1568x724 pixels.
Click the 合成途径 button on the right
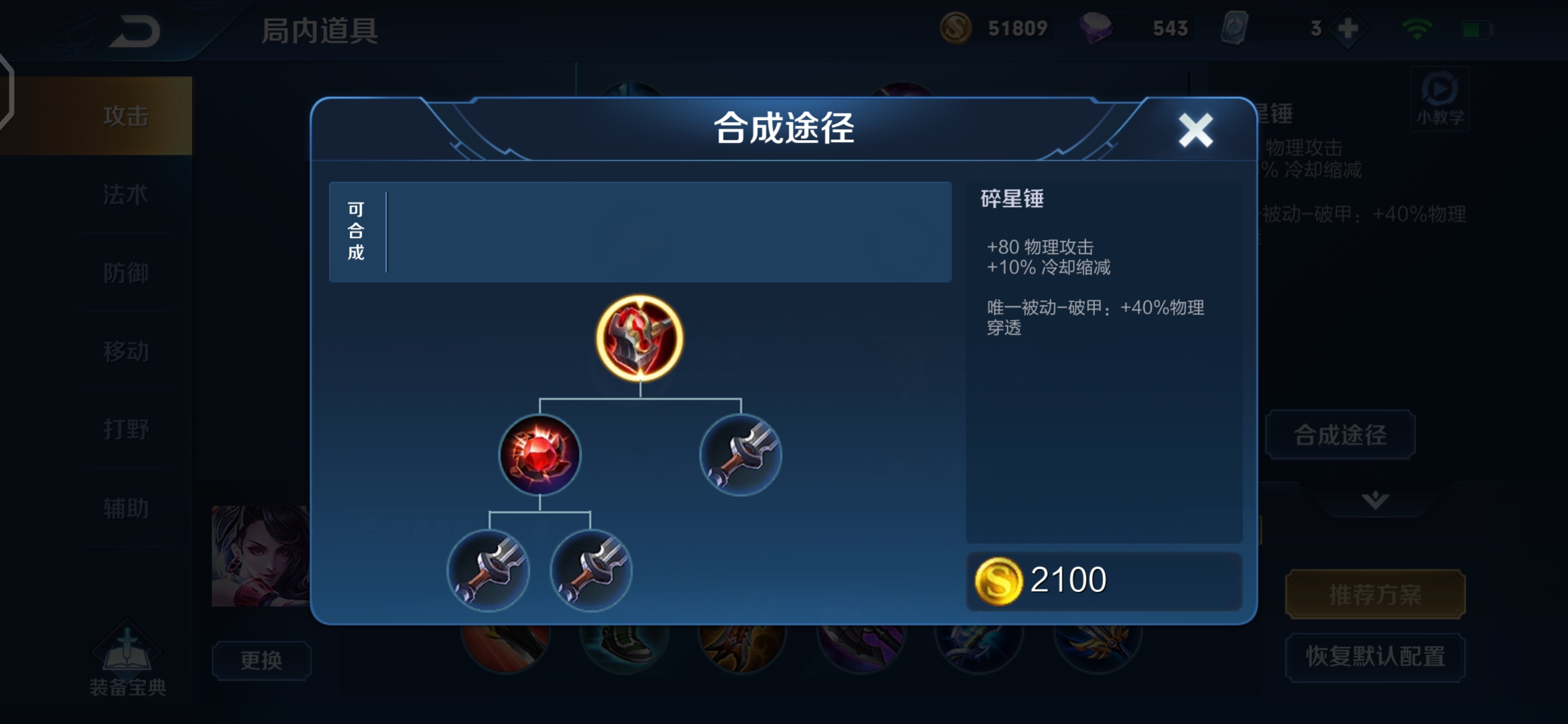[x=1340, y=434]
